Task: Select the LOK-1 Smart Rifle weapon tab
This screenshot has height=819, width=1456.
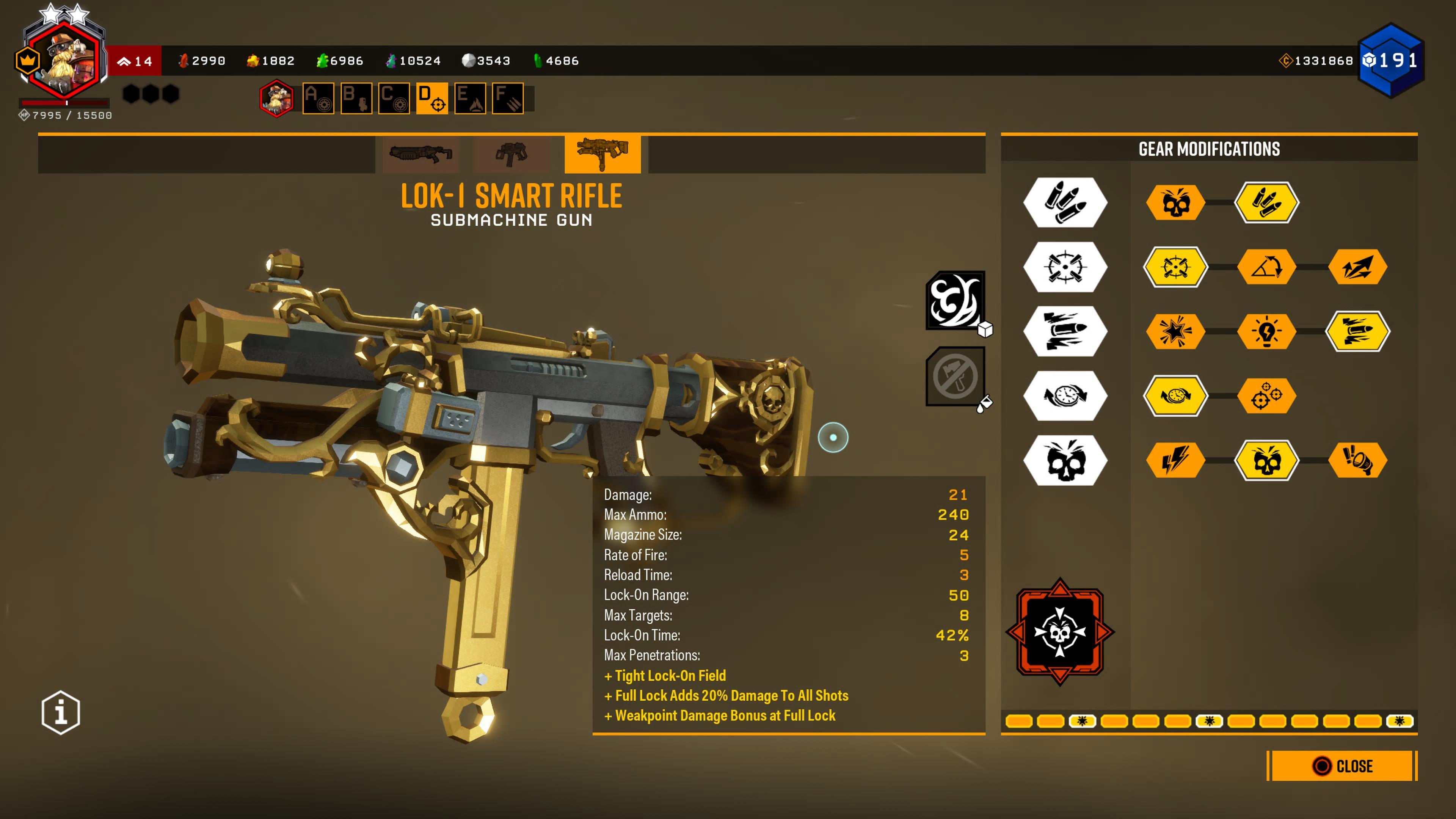Action: (602, 154)
